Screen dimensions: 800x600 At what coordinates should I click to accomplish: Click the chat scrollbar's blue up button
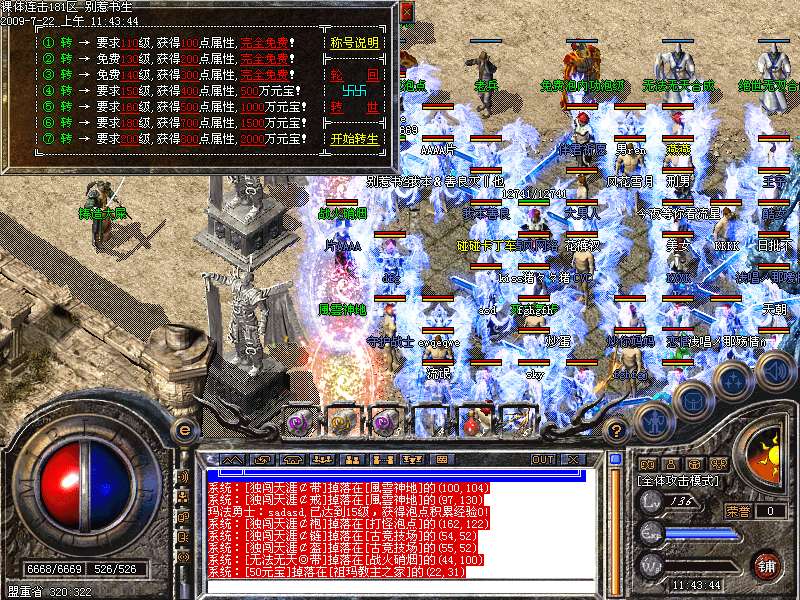click(616, 460)
